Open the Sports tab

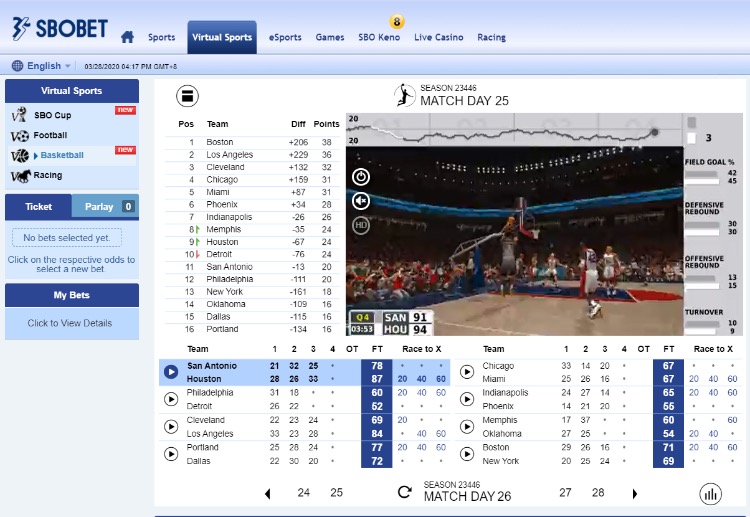pos(161,38)
